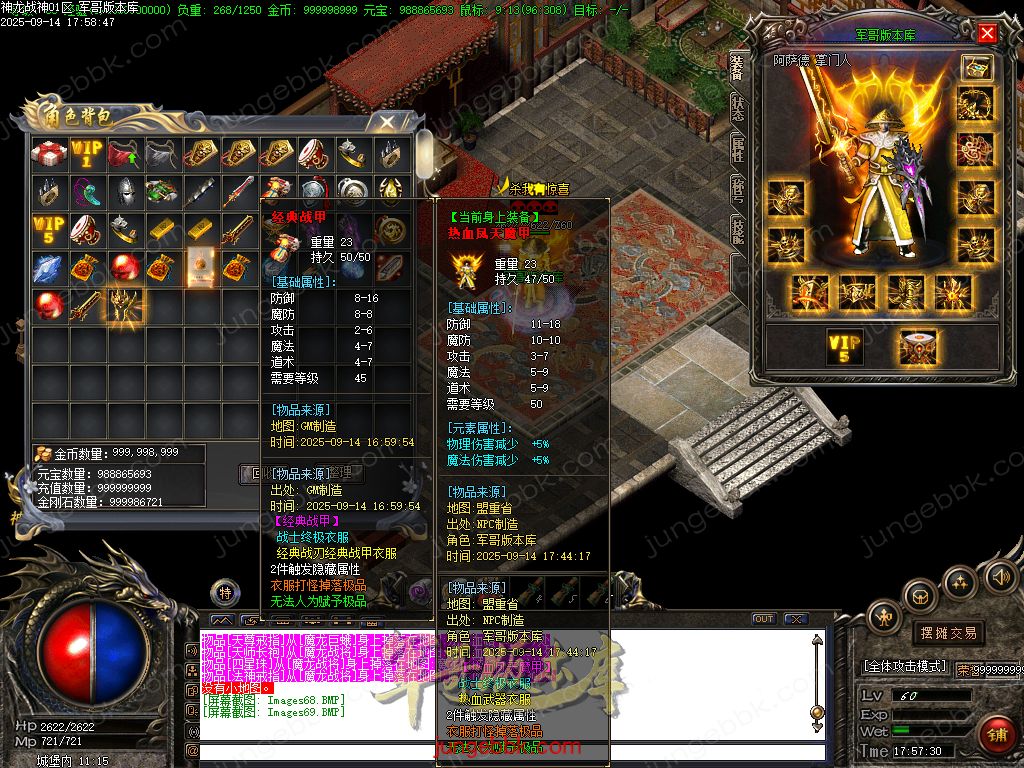Select the VIP 1 item in backpack
Viewport: 1024px width, 768px height.
coord(86,154)
